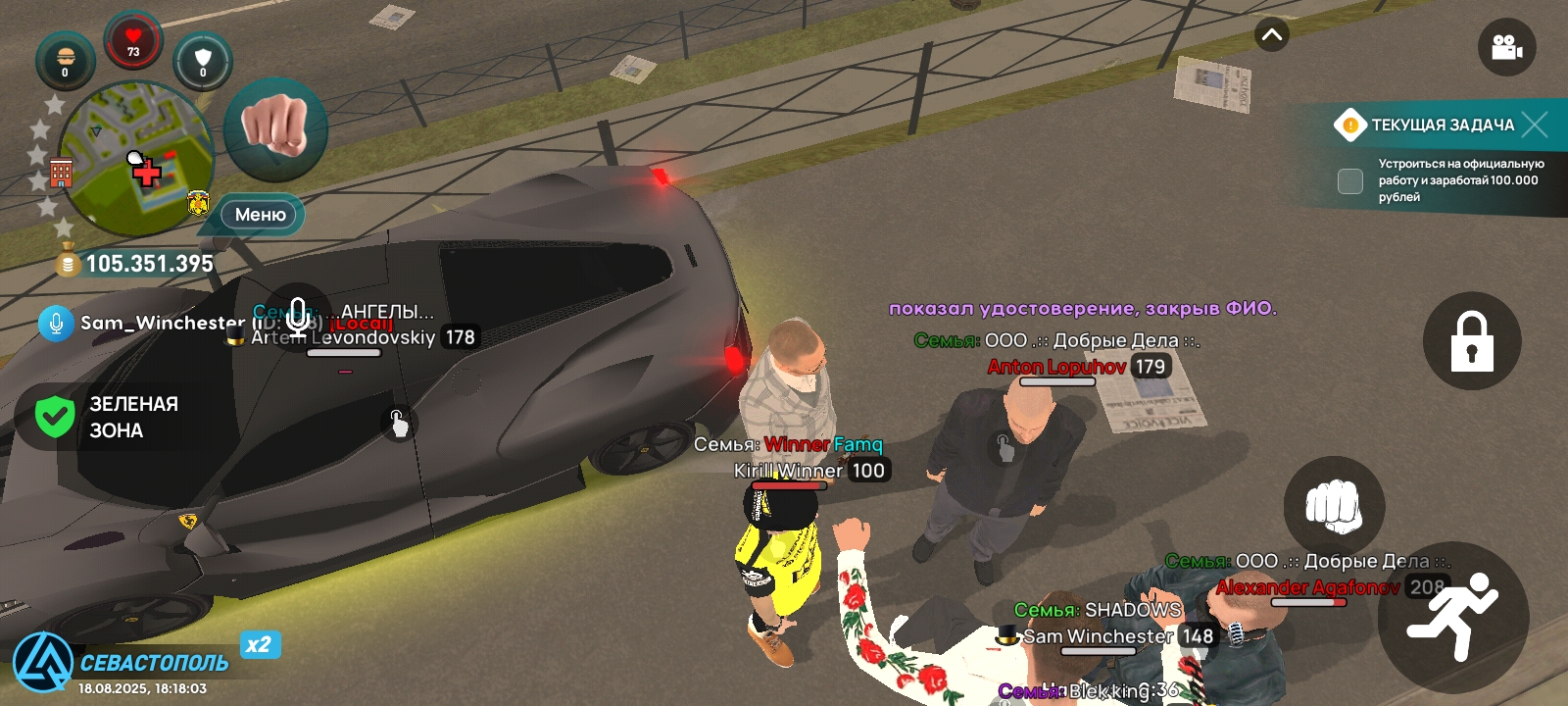Select the Зеленая зона shield indicator
The image size is (1568, 706).
point(55,417)
